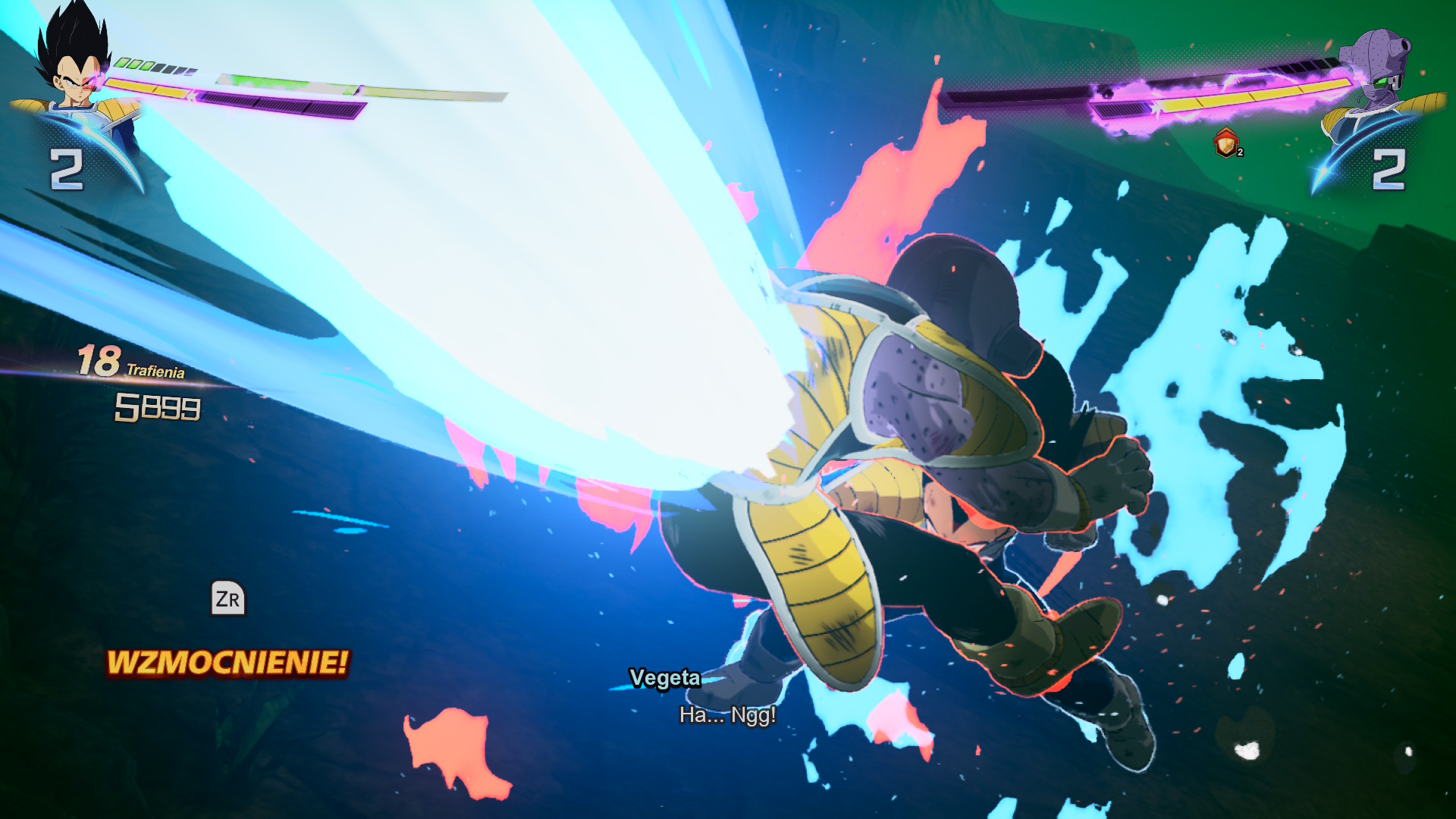Click the red buff icon under opponent's bar
The height and width of the screenshot is (819, 1456).
pyautogui.click(x=1226, y=143)
